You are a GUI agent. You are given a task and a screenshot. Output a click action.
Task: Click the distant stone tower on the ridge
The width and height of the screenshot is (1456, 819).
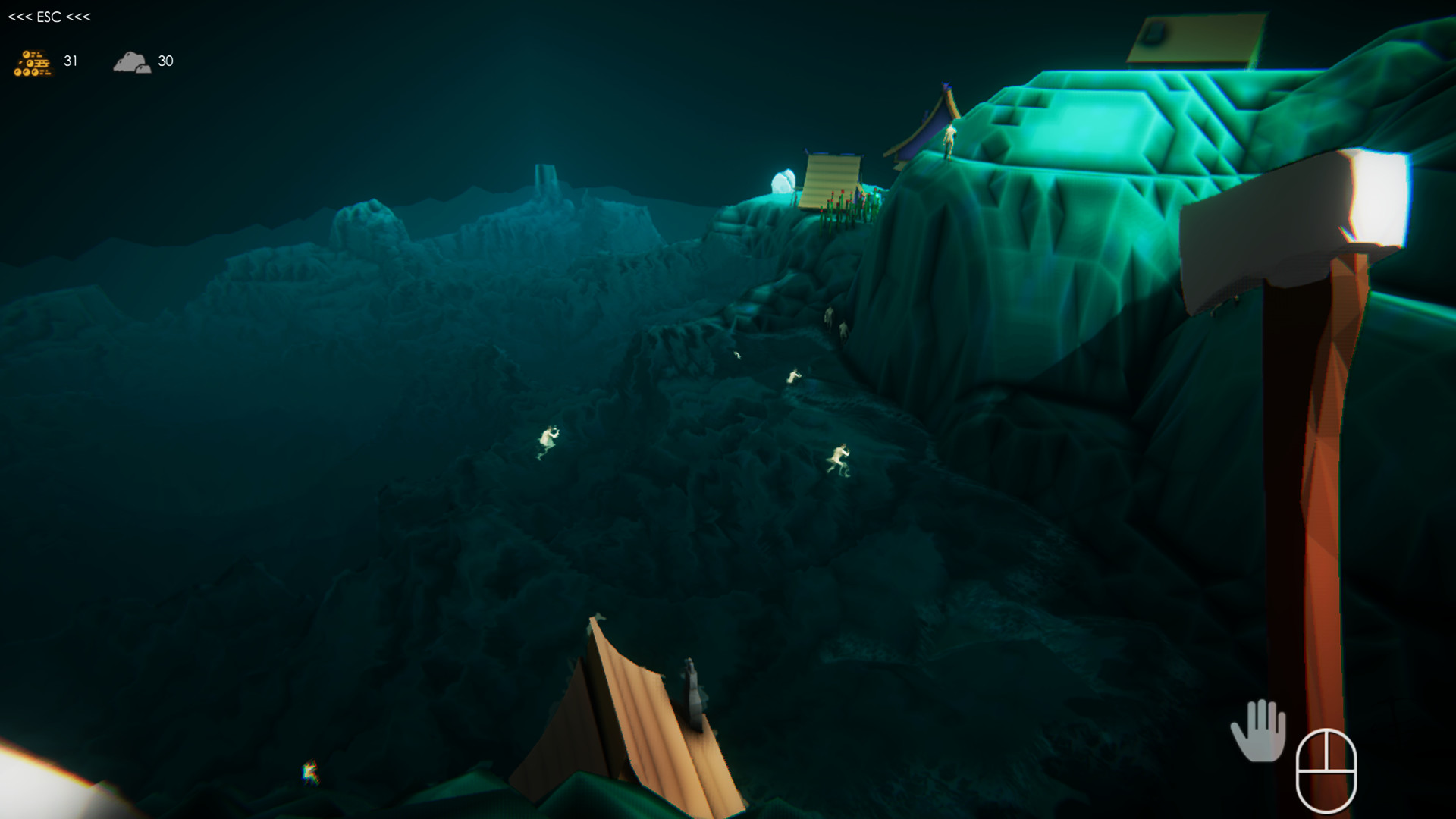point(544,178)
